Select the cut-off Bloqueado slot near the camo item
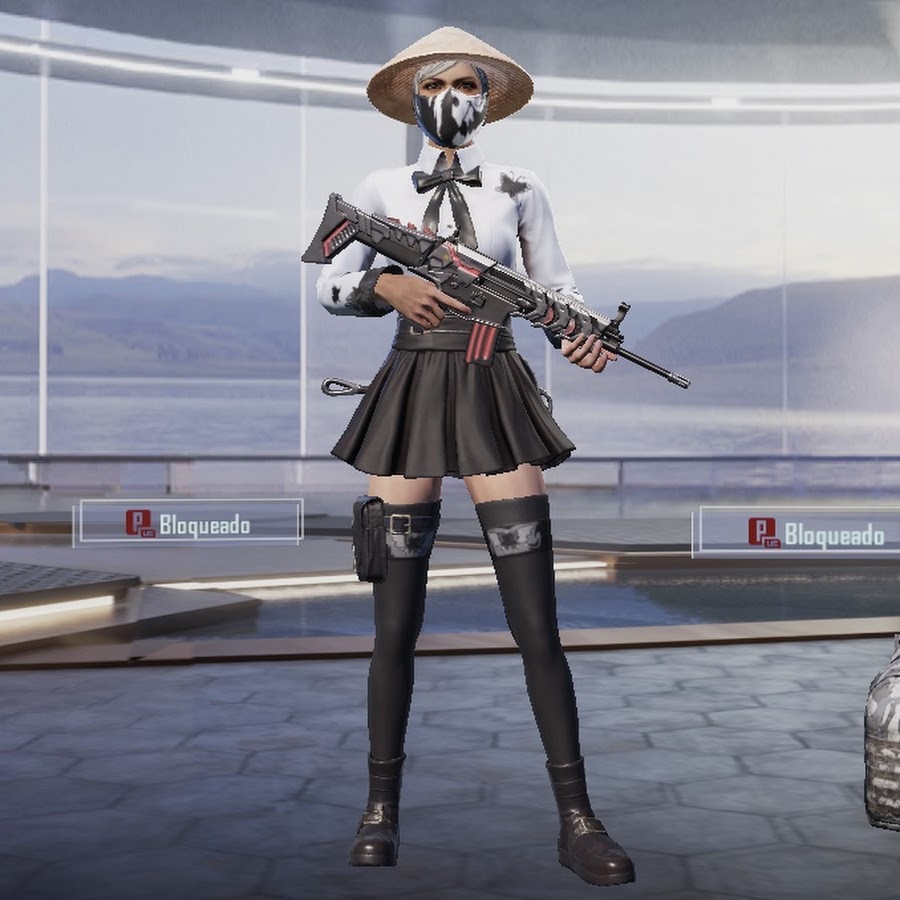This screenshot has height=900, width=900. (x=798, y=532)
